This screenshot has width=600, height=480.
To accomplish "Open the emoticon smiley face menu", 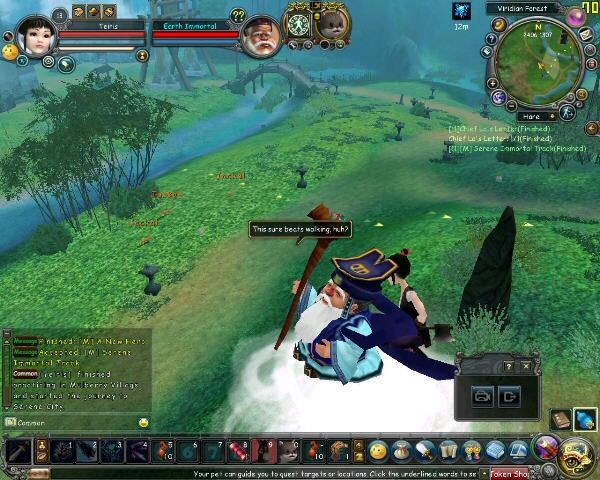I will pos(377,452).
